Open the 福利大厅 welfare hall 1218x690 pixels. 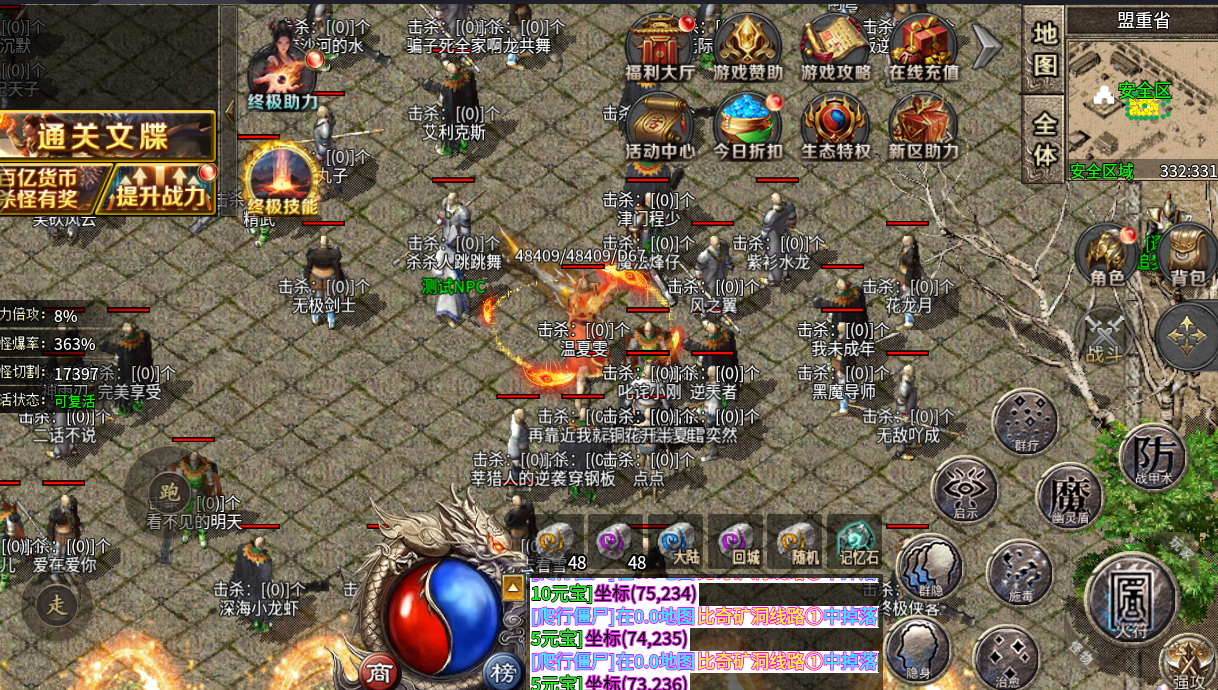tap(660, 47)
